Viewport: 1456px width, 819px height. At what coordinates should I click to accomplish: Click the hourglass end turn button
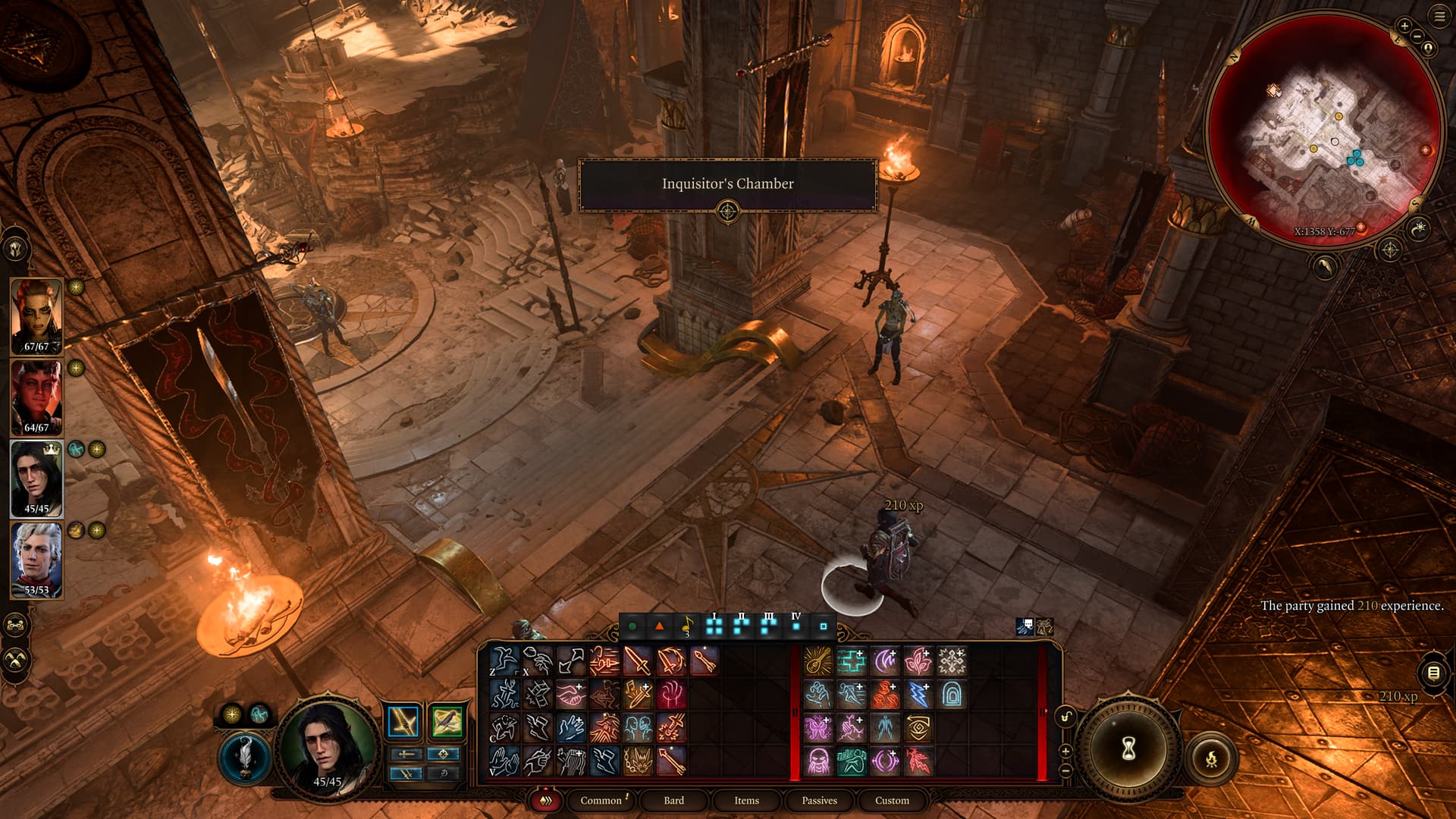(1128, 749)
